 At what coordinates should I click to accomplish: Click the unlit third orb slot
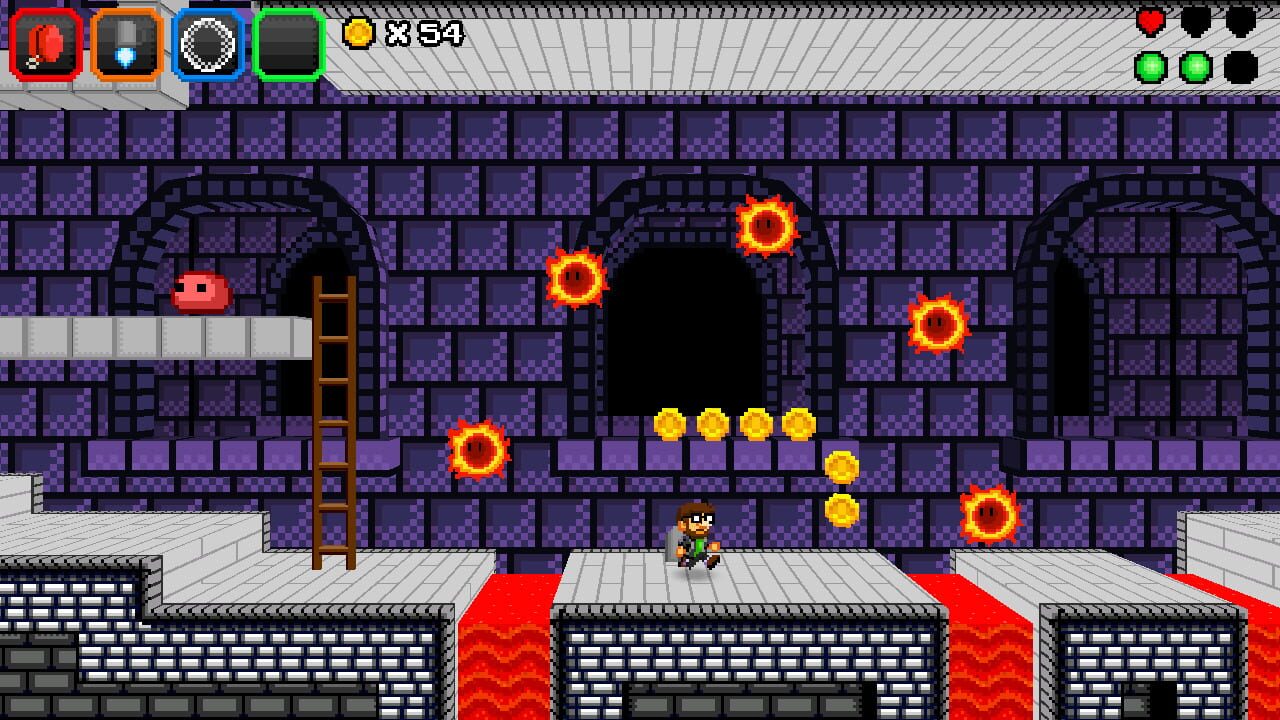[1242, 68]
